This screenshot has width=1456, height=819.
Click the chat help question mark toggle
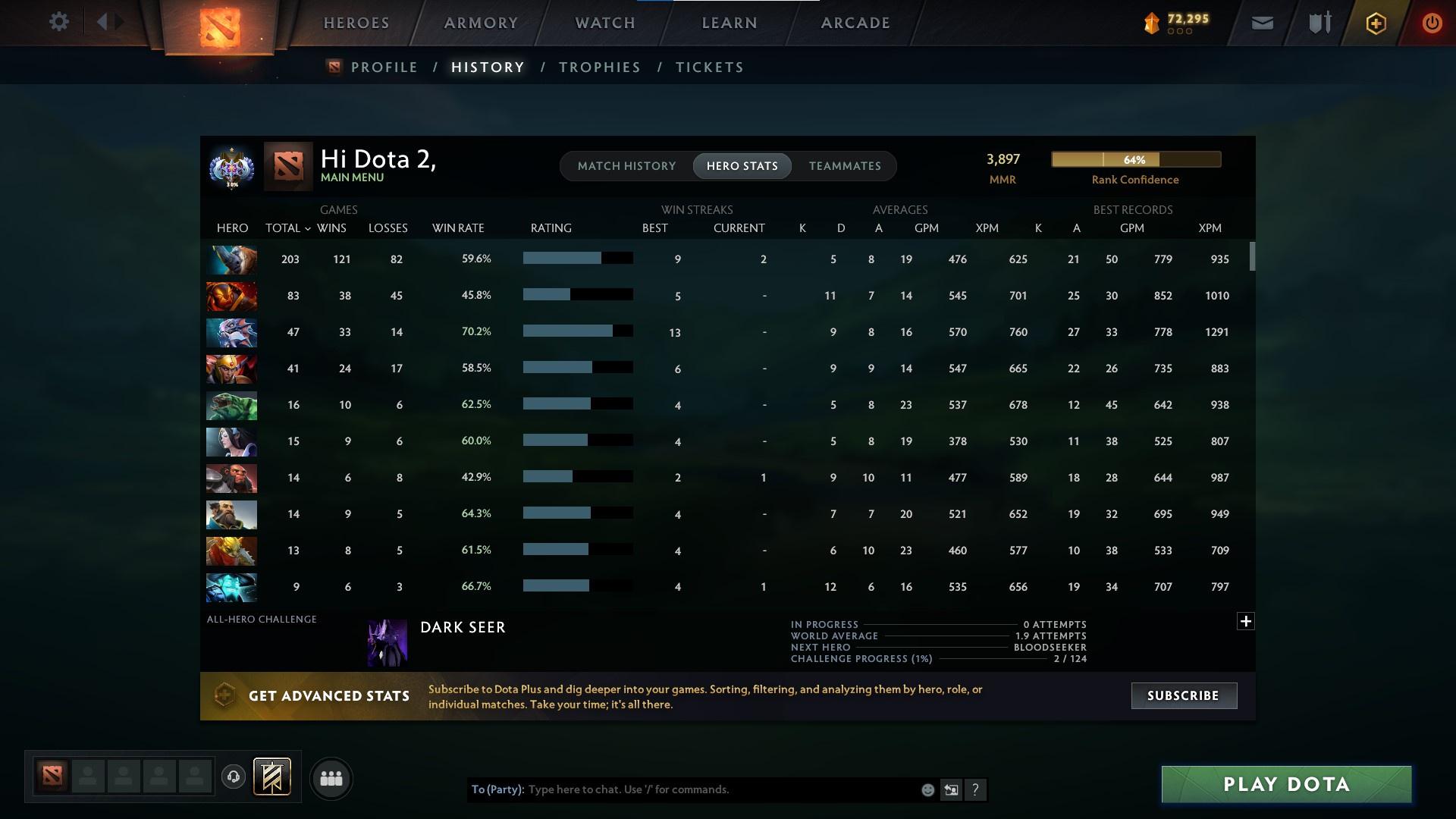pyautogui.click(x=976, y=789)
